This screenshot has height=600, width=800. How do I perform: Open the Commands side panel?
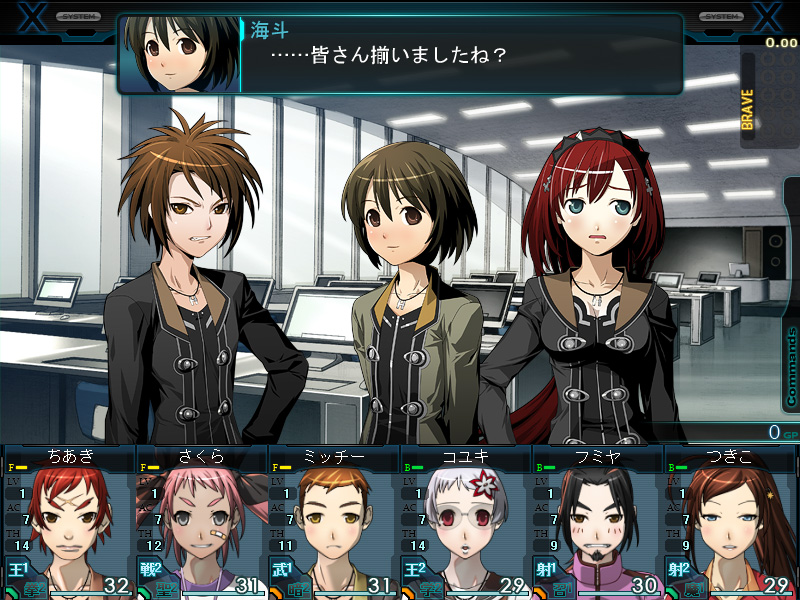coord(791,367)
